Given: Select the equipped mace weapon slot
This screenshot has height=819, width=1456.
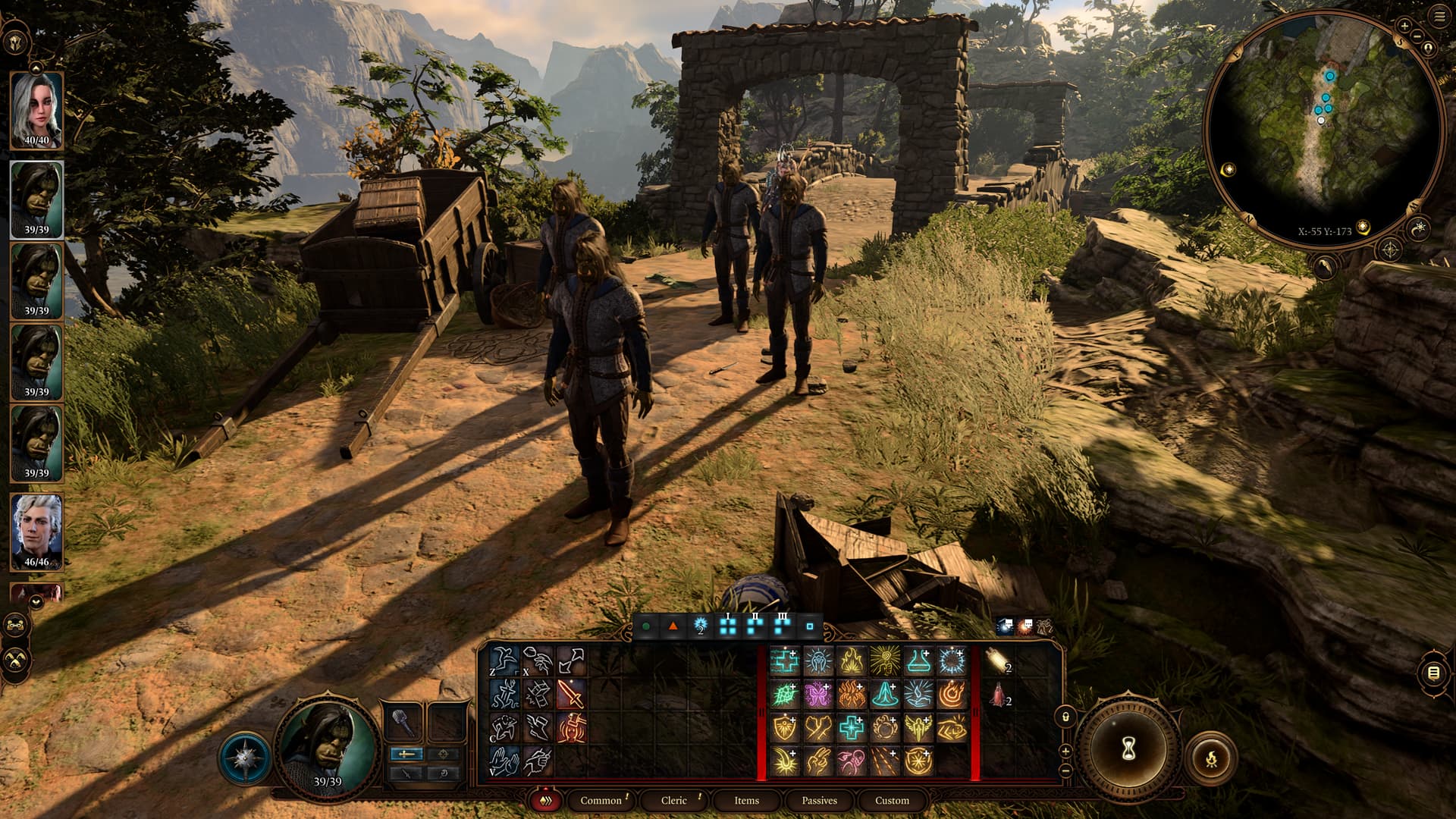Looking at the screenshot, I should (404, 722).
